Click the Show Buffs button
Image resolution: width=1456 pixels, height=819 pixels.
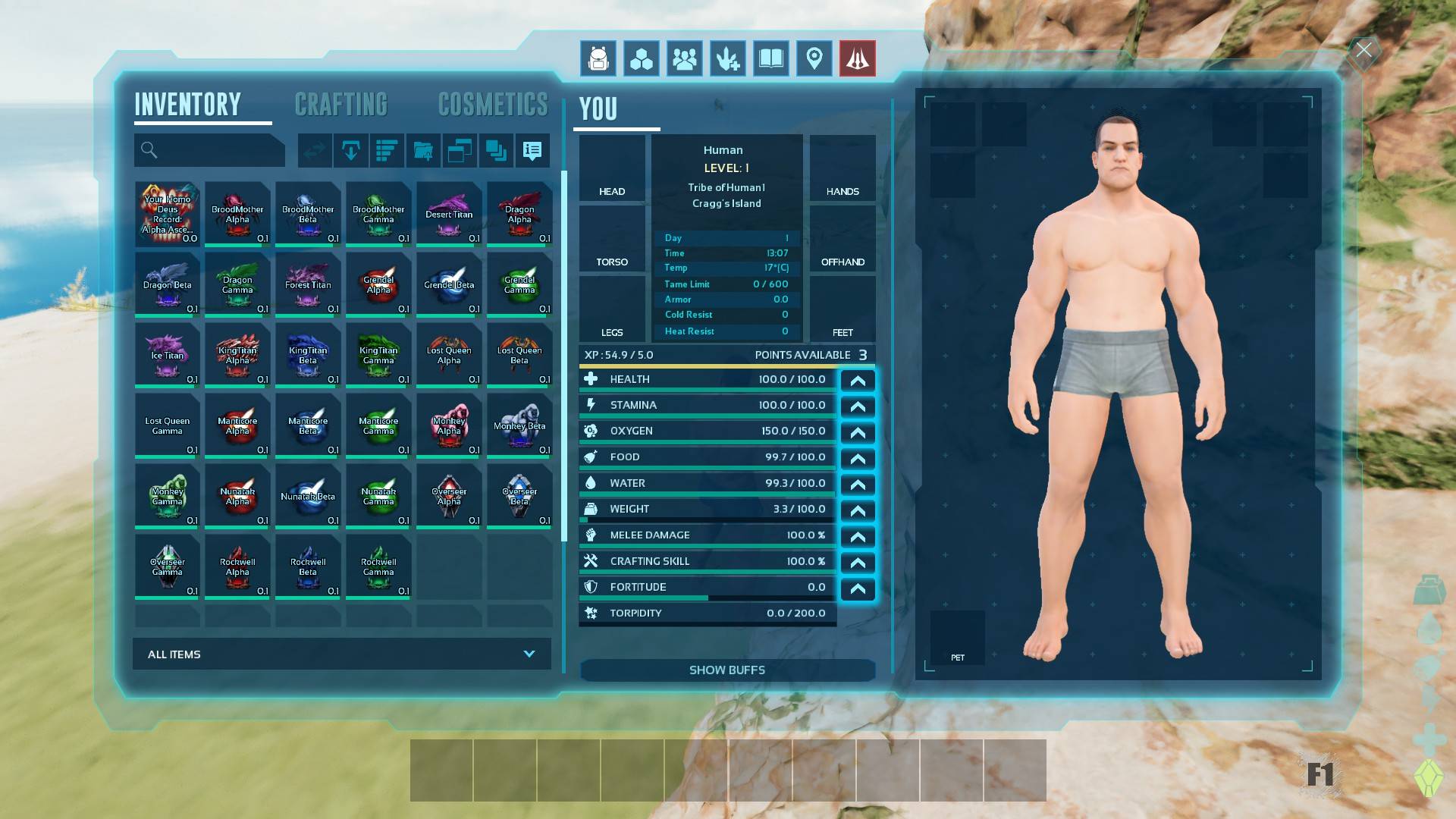point(727,670)
